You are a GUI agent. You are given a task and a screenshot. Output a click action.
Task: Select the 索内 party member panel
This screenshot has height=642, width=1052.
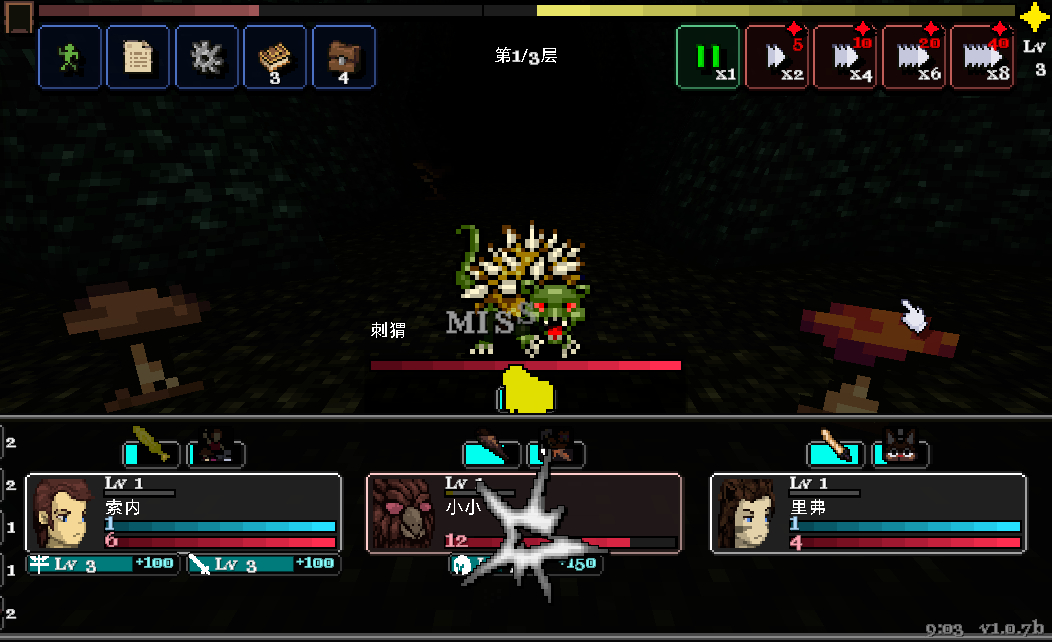point(184,513)
